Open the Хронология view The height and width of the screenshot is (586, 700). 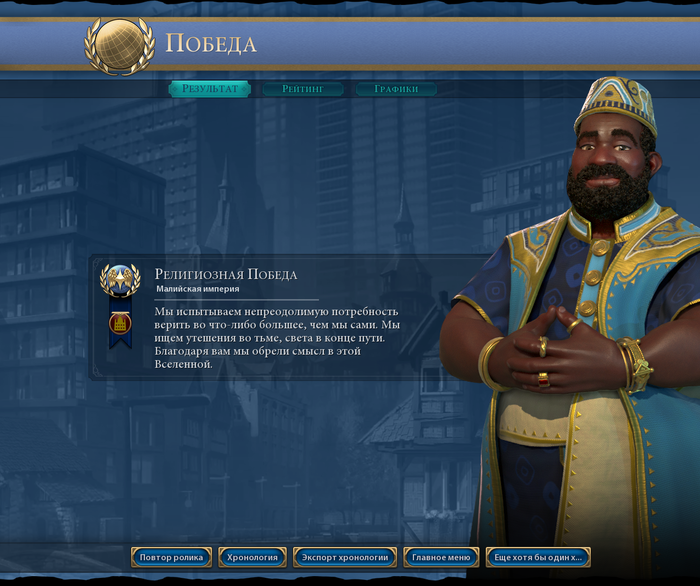tap(252, 557)
